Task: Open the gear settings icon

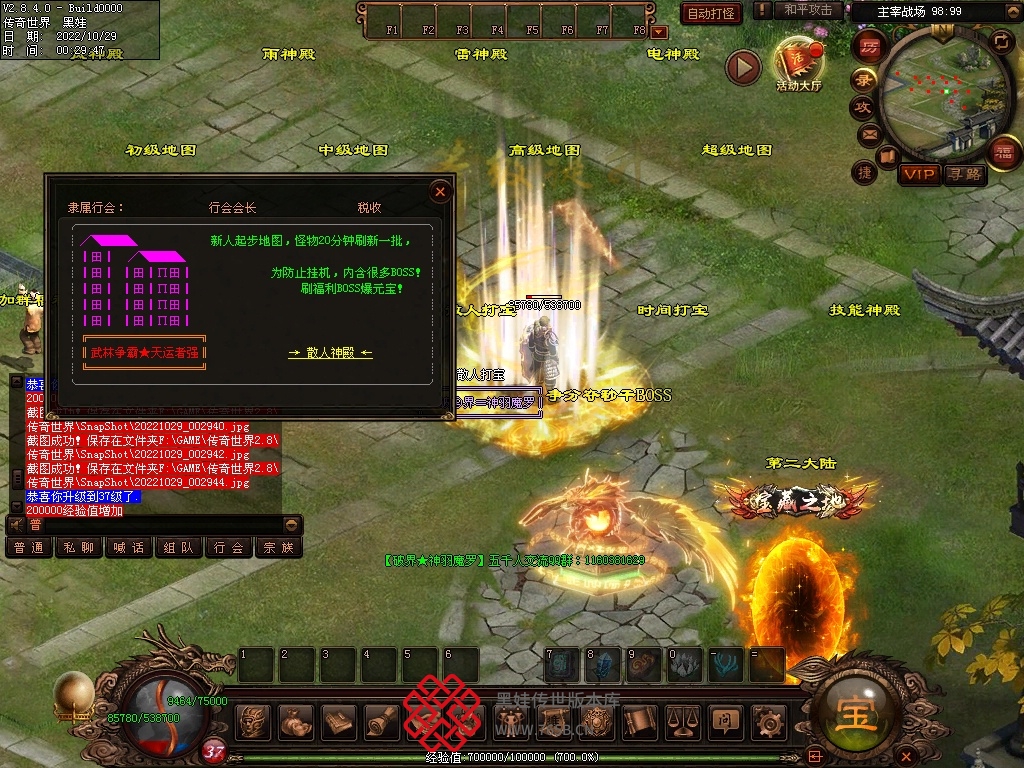Action: point(768,721)
